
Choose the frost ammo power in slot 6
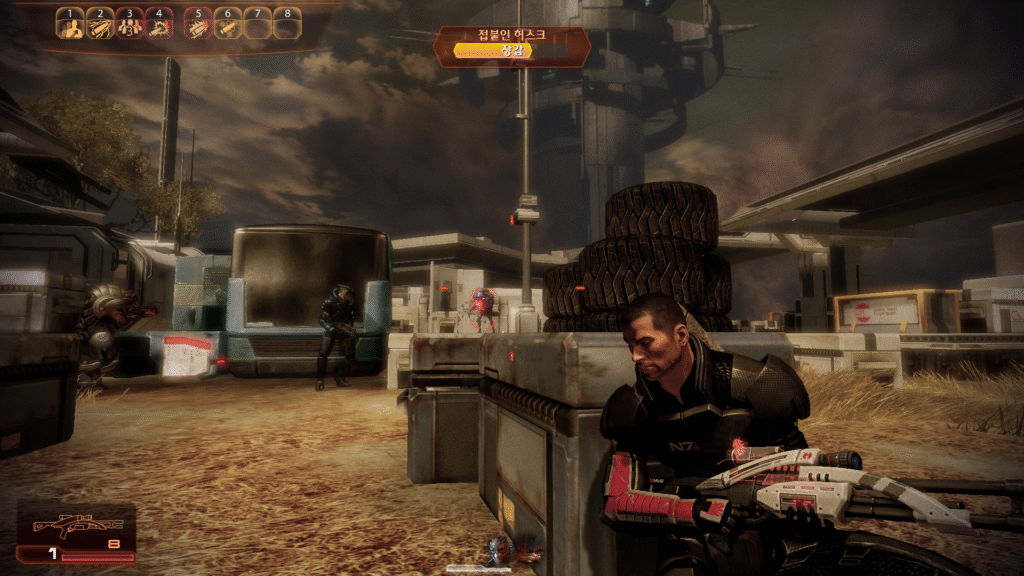pyautogui.click(x=227, y=25)
